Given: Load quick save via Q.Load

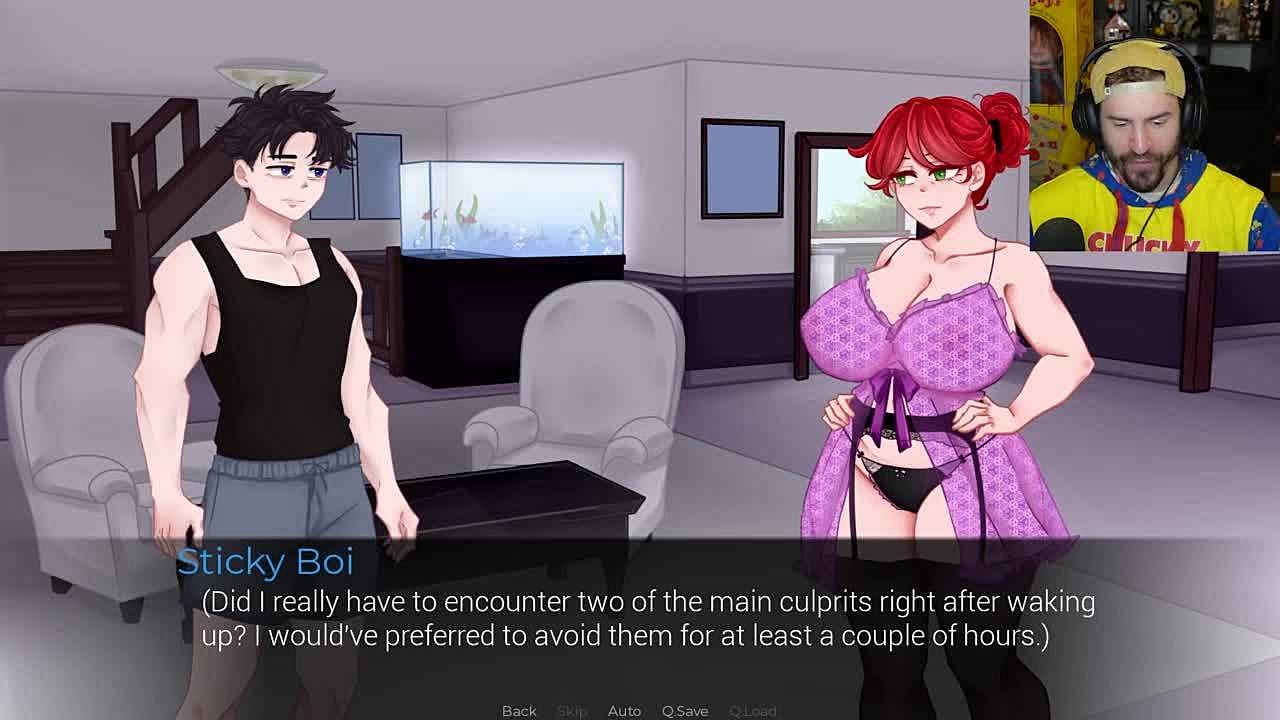Looking at the screenshot, I should tap(752, 710).
